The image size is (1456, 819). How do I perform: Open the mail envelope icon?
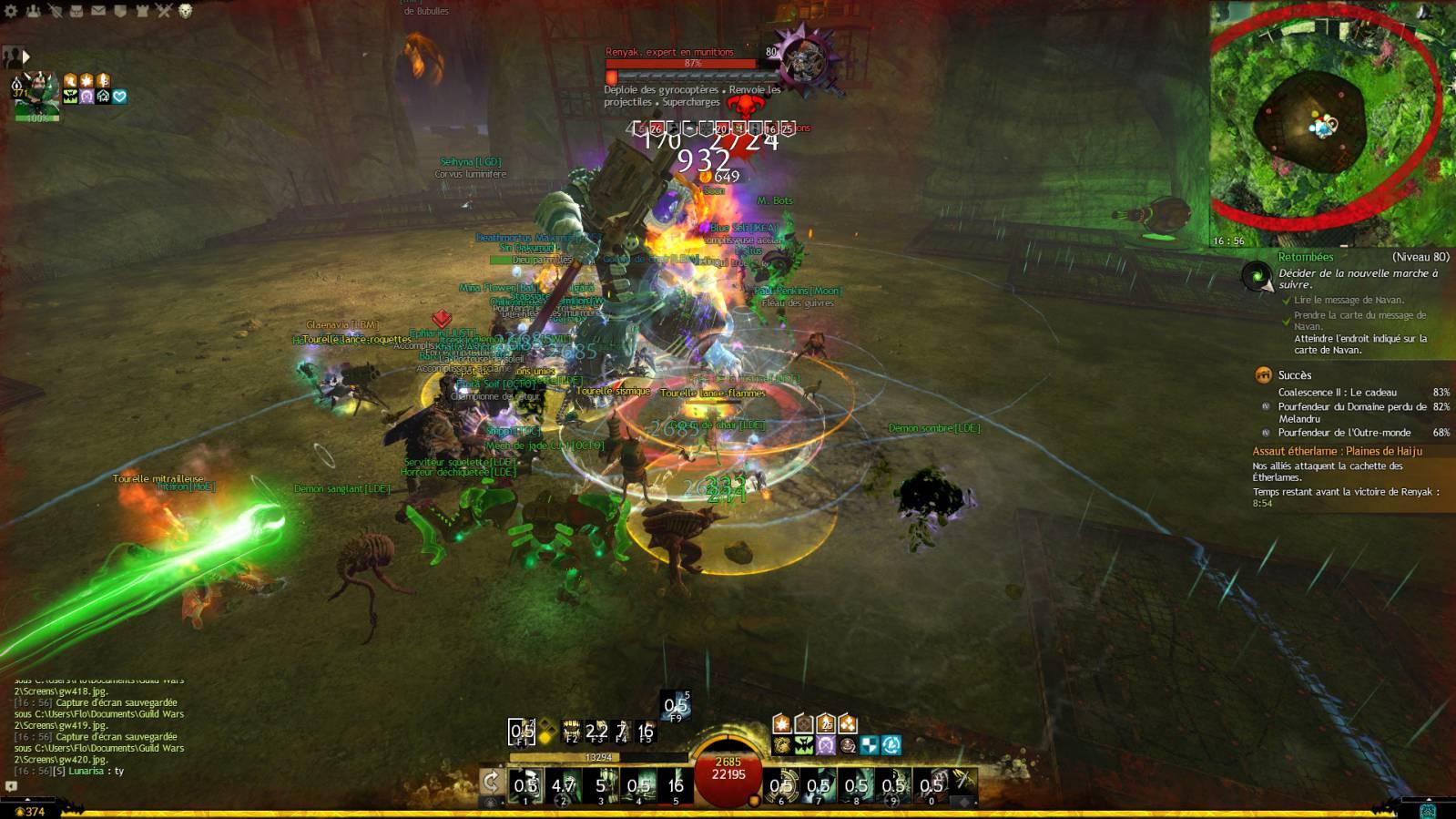[x=98, y=11]
